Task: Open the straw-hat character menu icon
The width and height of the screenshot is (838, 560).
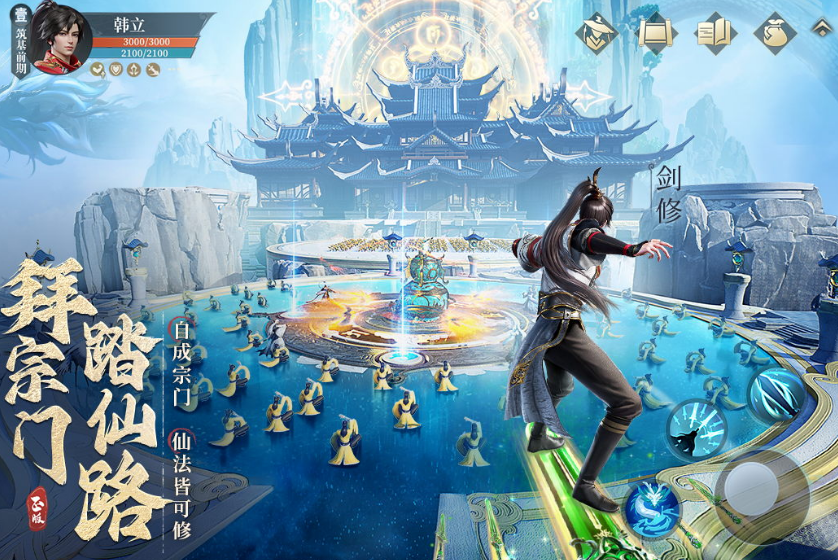Action: pyautogui.click(x=598, y=33)
